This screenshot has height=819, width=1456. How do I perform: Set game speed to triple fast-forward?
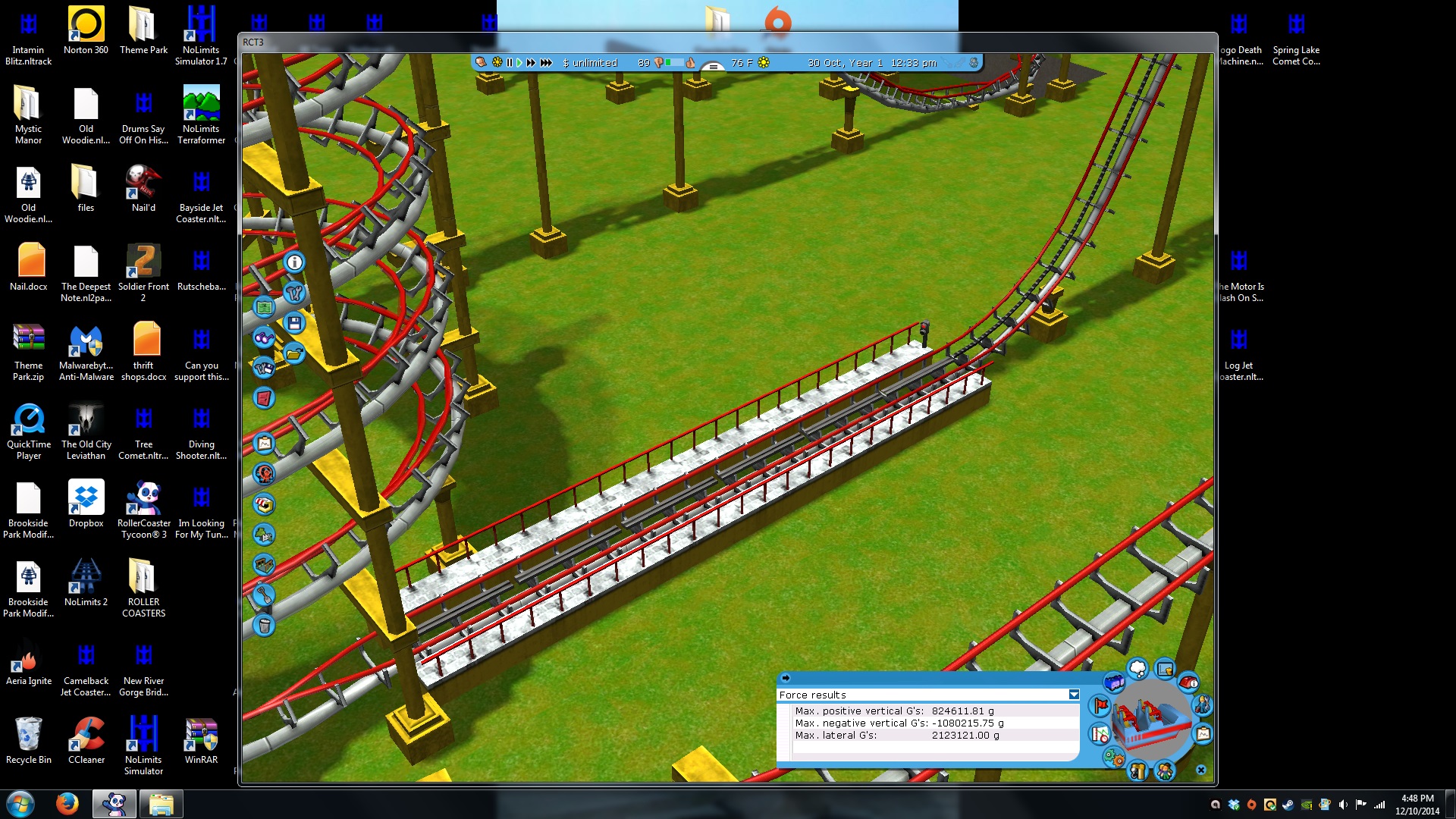click(546, 63)
